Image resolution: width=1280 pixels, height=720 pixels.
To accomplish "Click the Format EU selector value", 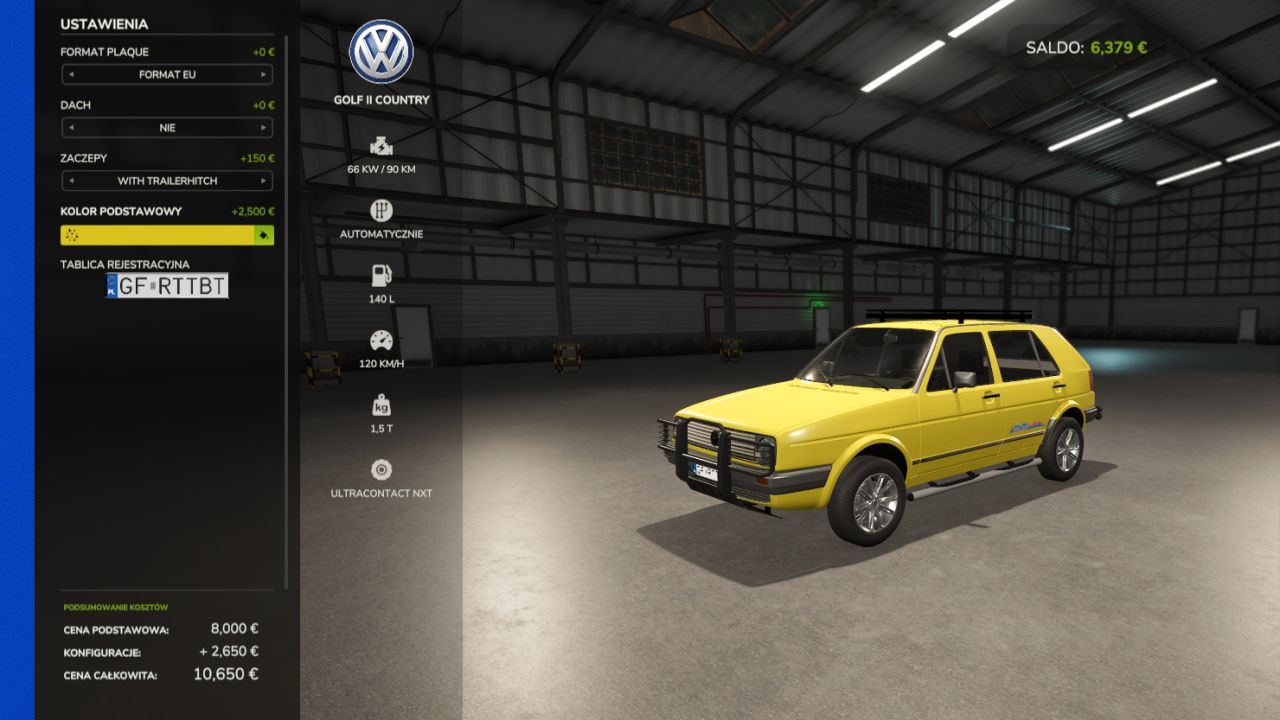I will [x=167, y=75].
